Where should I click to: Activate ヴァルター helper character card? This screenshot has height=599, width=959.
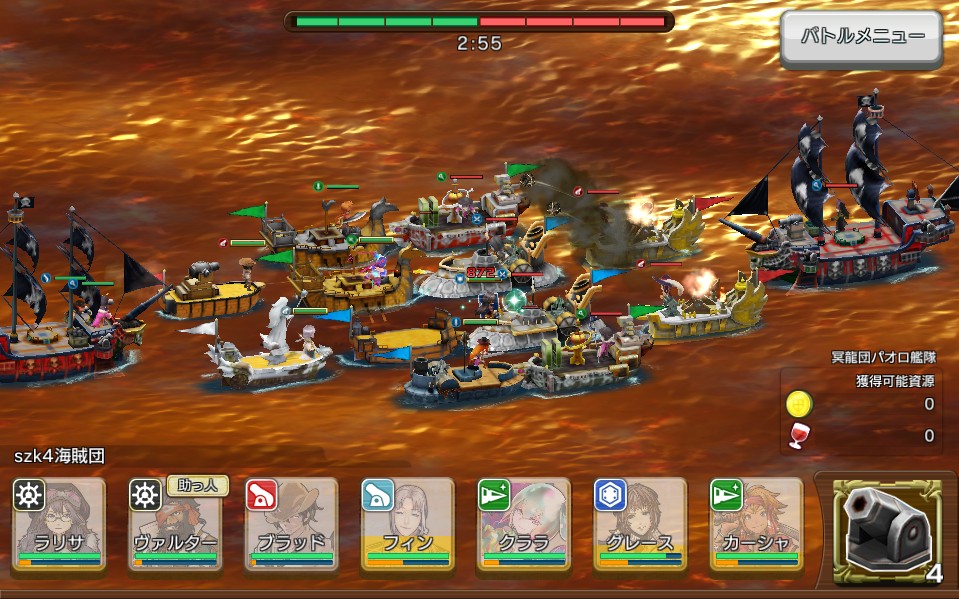coord(175,524)
